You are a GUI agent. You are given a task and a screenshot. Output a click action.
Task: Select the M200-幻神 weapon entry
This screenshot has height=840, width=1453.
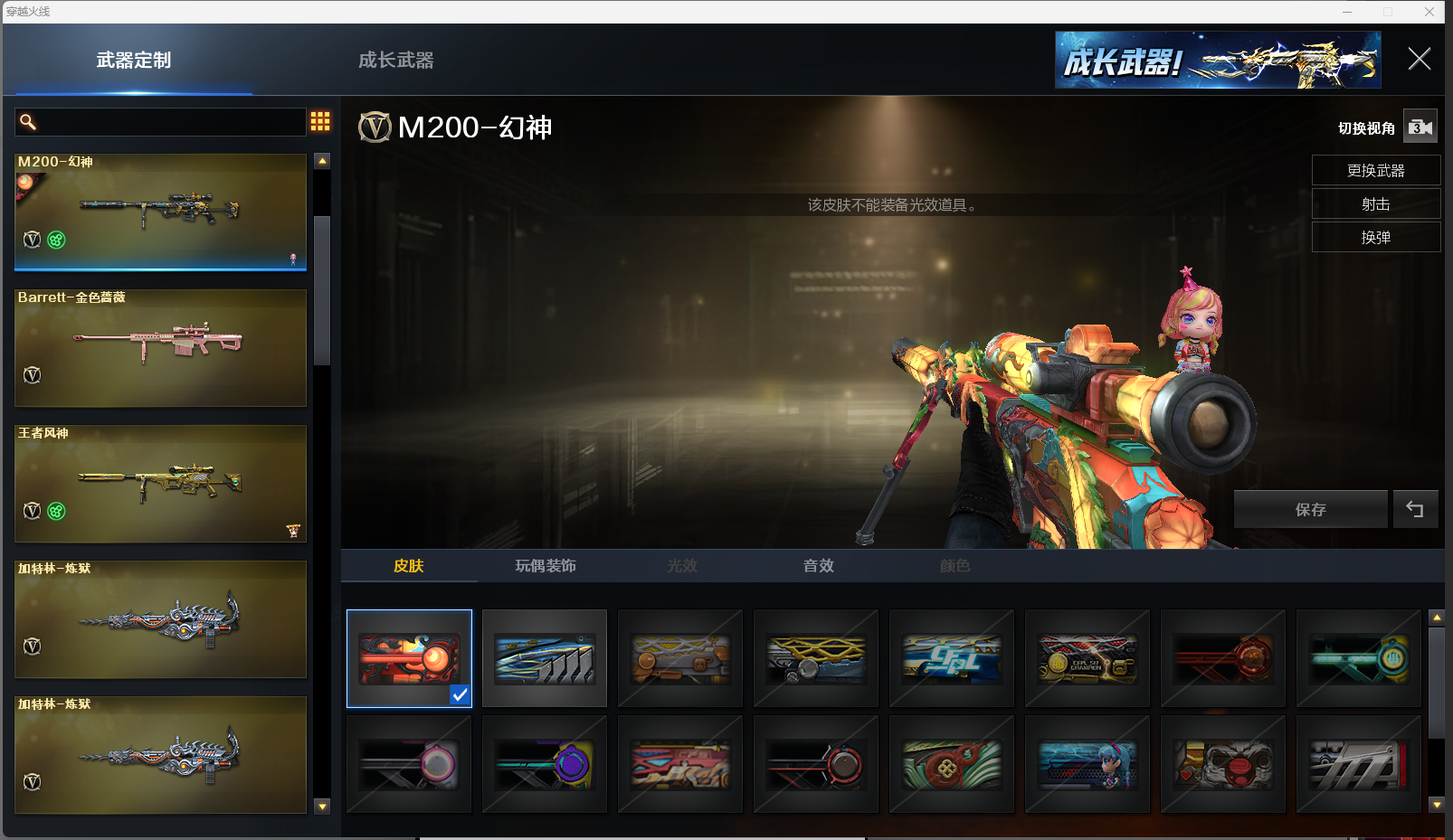160,212
